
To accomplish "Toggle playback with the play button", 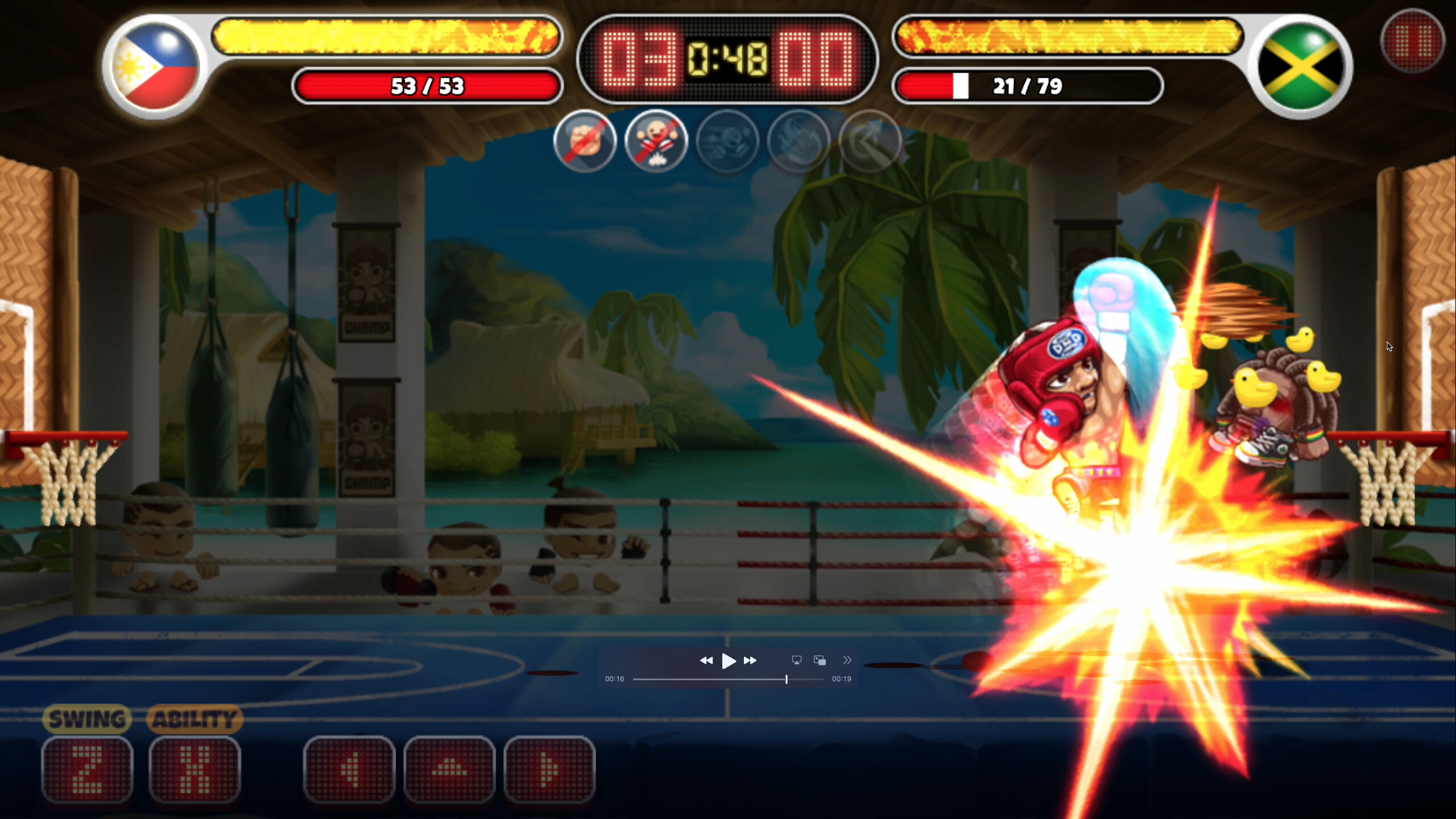I will coord(729,660).
